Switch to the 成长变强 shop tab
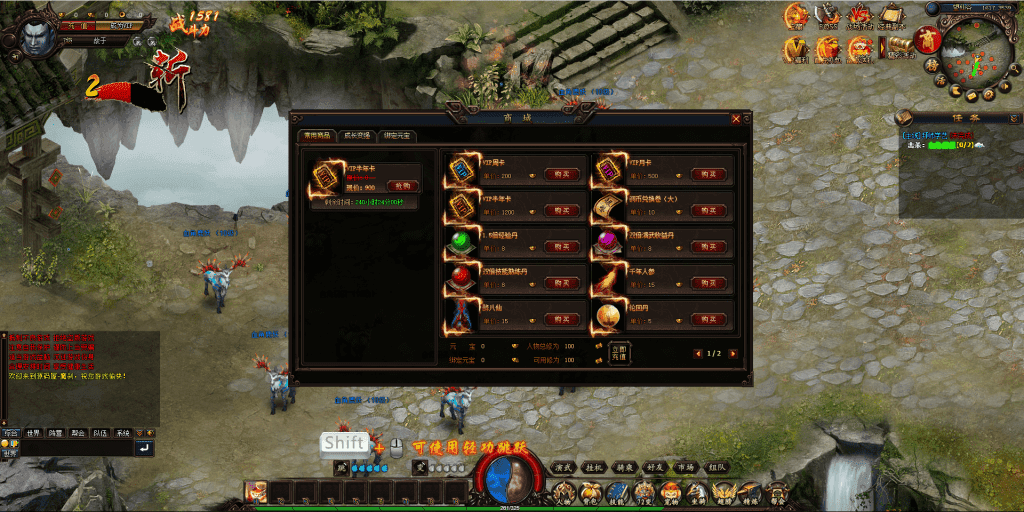This screenshot has width=1024, height=512. [357, 136]
